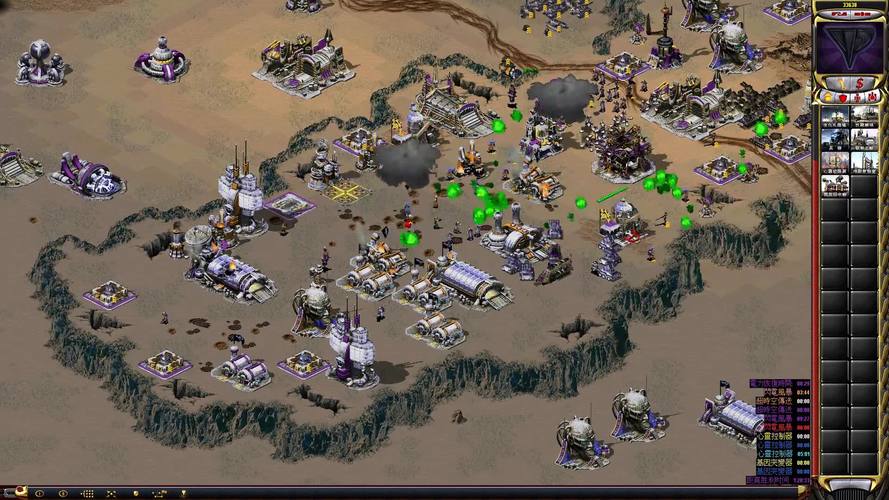The height and width of the screenshot is (500, 889).
Task: Switch to the vehicles build tab
Action: (871, 97)
